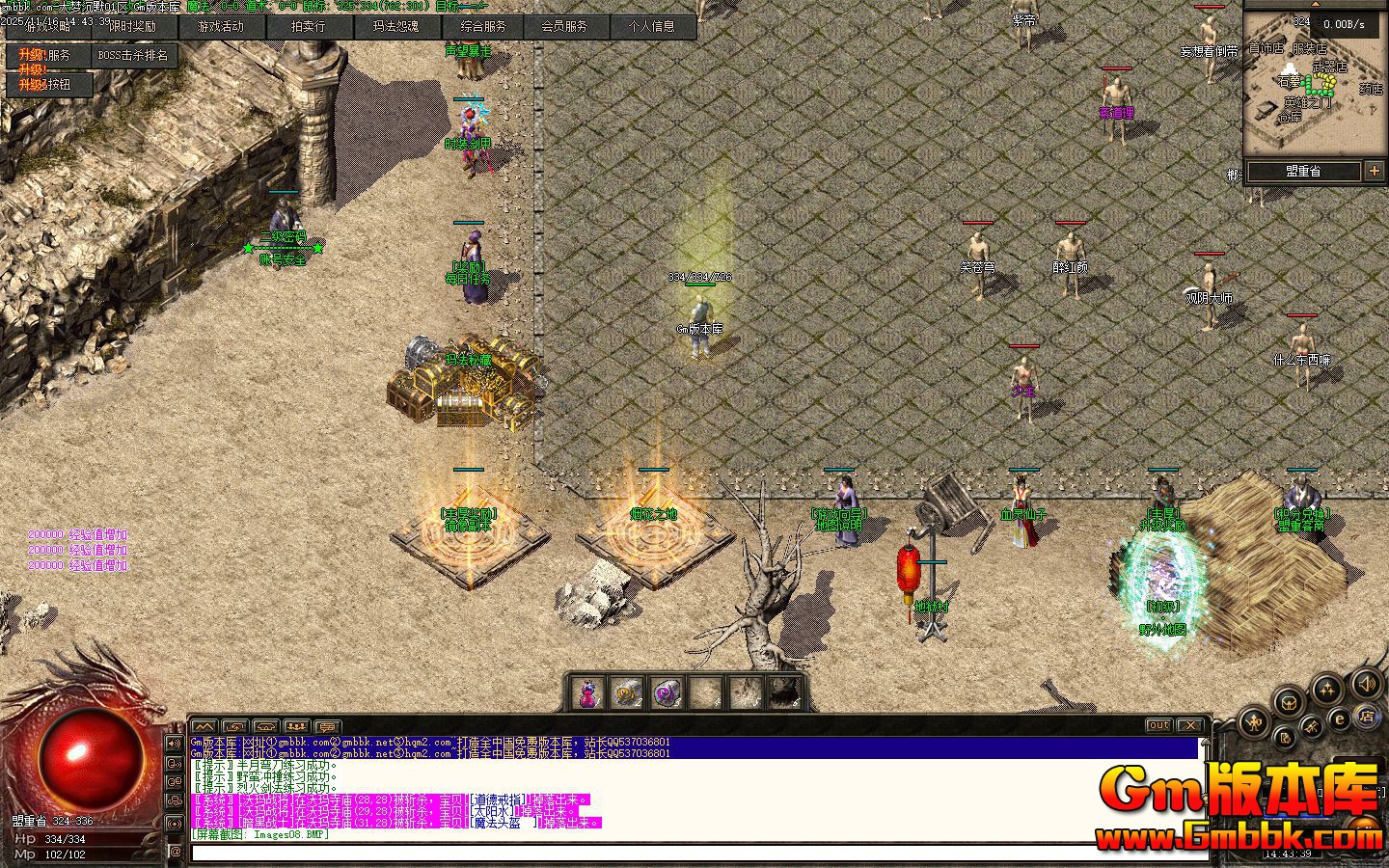
Task: Show the 个人信息 personal info panel
Action: 652,27
